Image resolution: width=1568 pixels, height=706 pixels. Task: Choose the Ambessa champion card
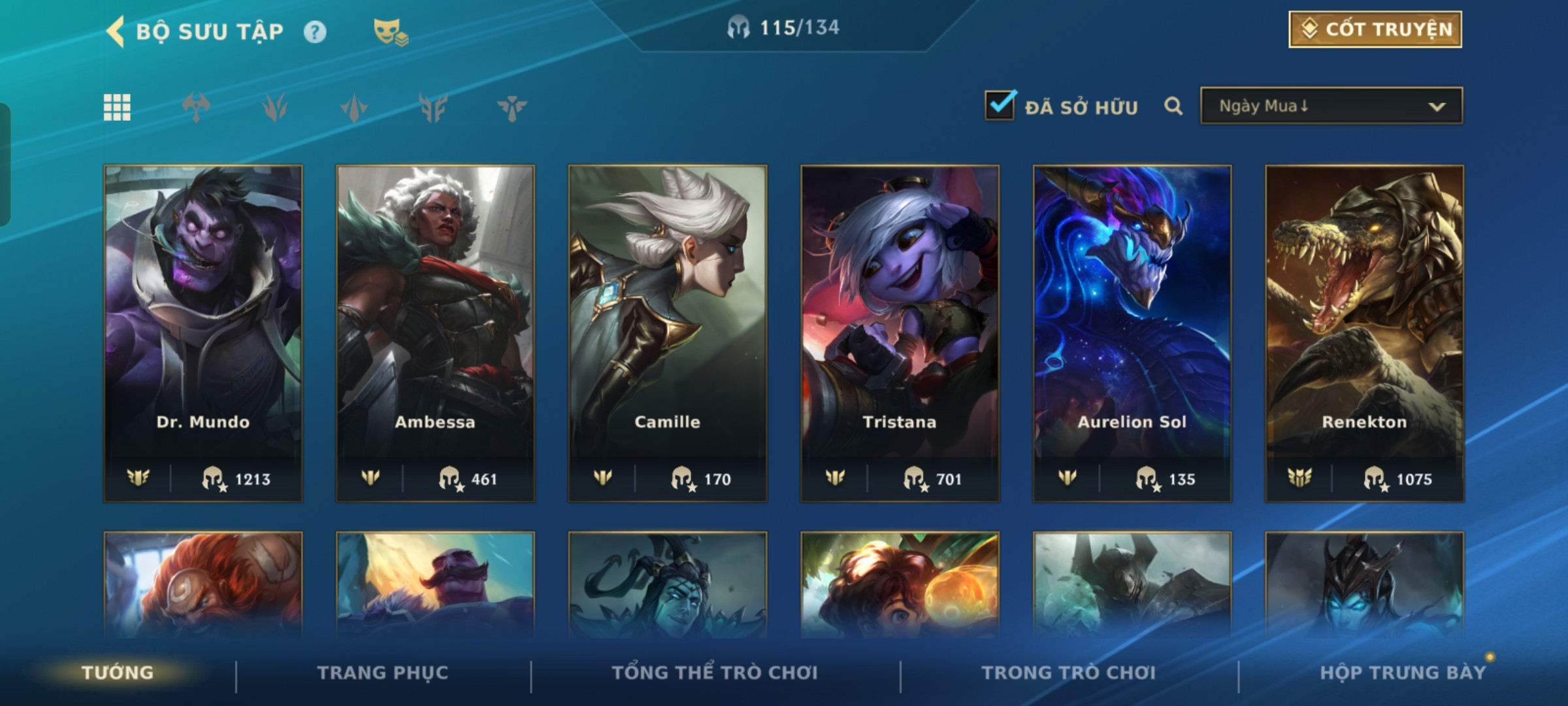pyautogui.click(x=435, y=333)
